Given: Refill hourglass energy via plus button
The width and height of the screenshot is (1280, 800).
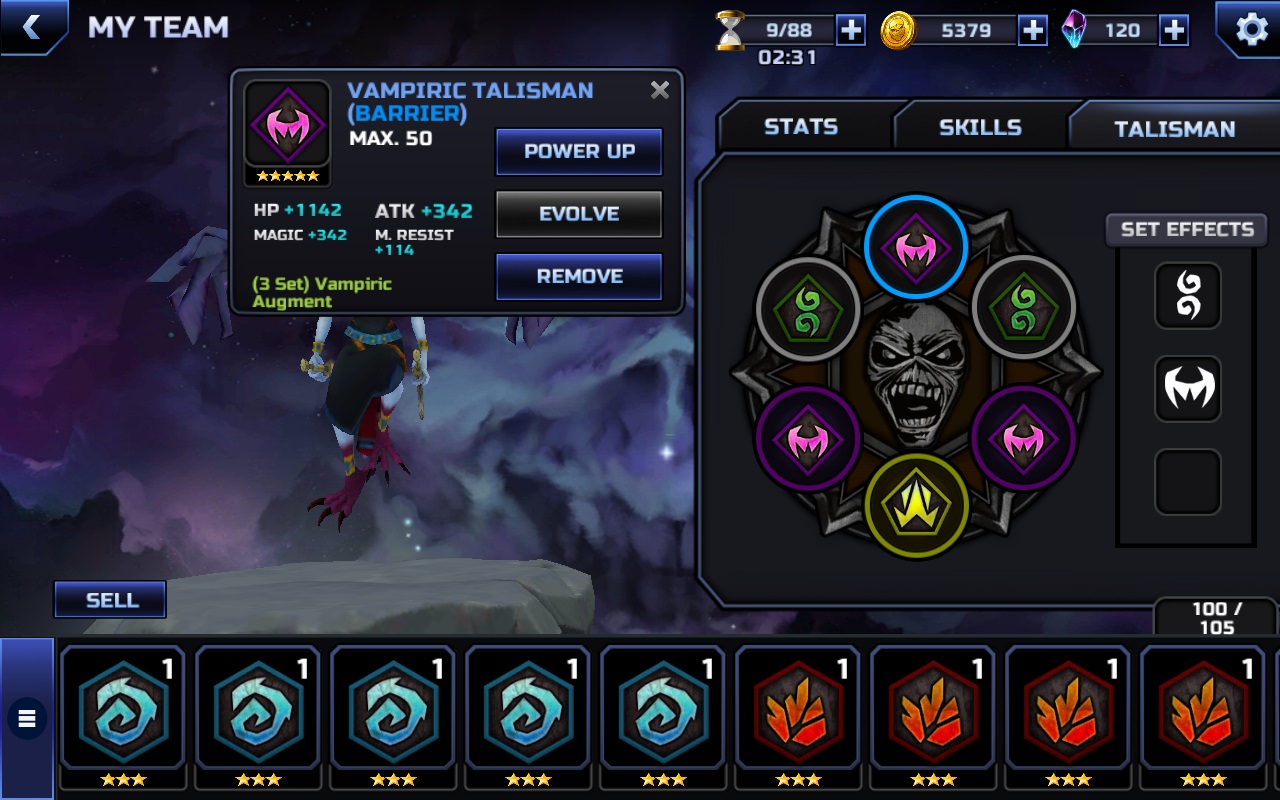Looking at the screenshot, I should coord(851,30).
